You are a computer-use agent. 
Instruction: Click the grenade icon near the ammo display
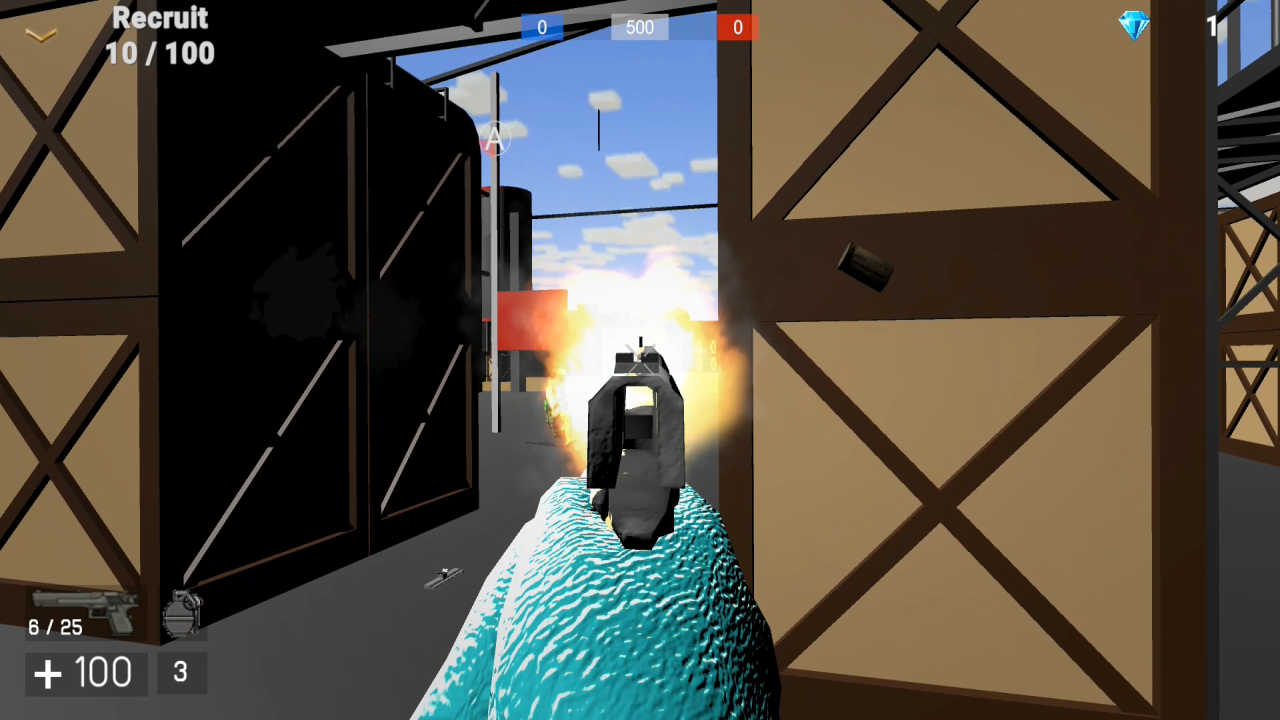(183, 612)
